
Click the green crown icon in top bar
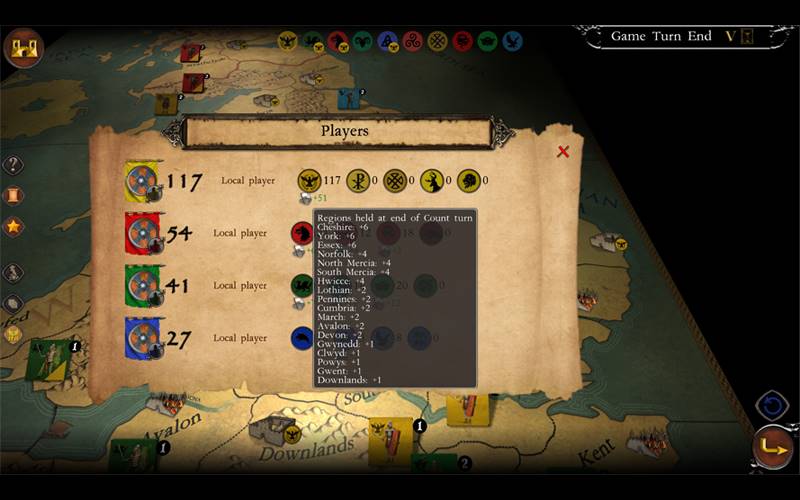[x=488, y=41]
